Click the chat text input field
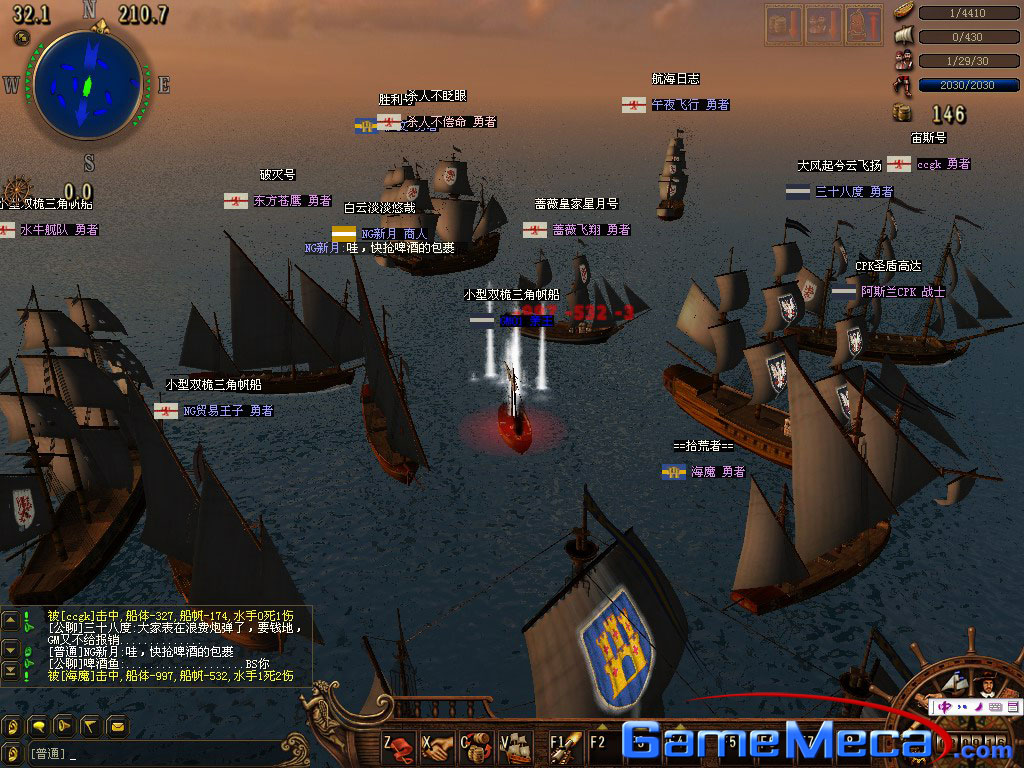 point(150,753)
